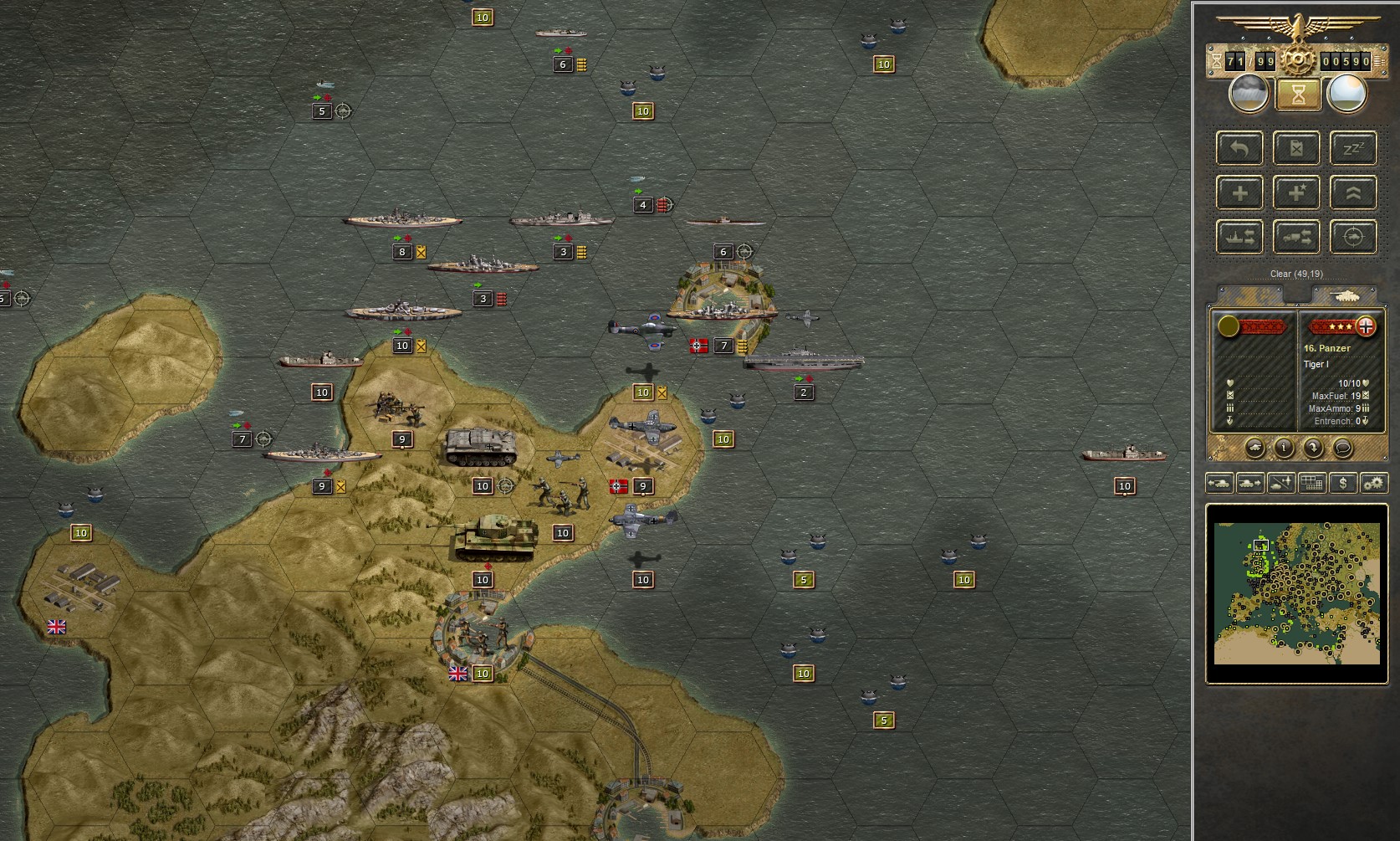Open detailed info for the Tiger I
Viewport: 1400px width, 841px height.
1284,448
